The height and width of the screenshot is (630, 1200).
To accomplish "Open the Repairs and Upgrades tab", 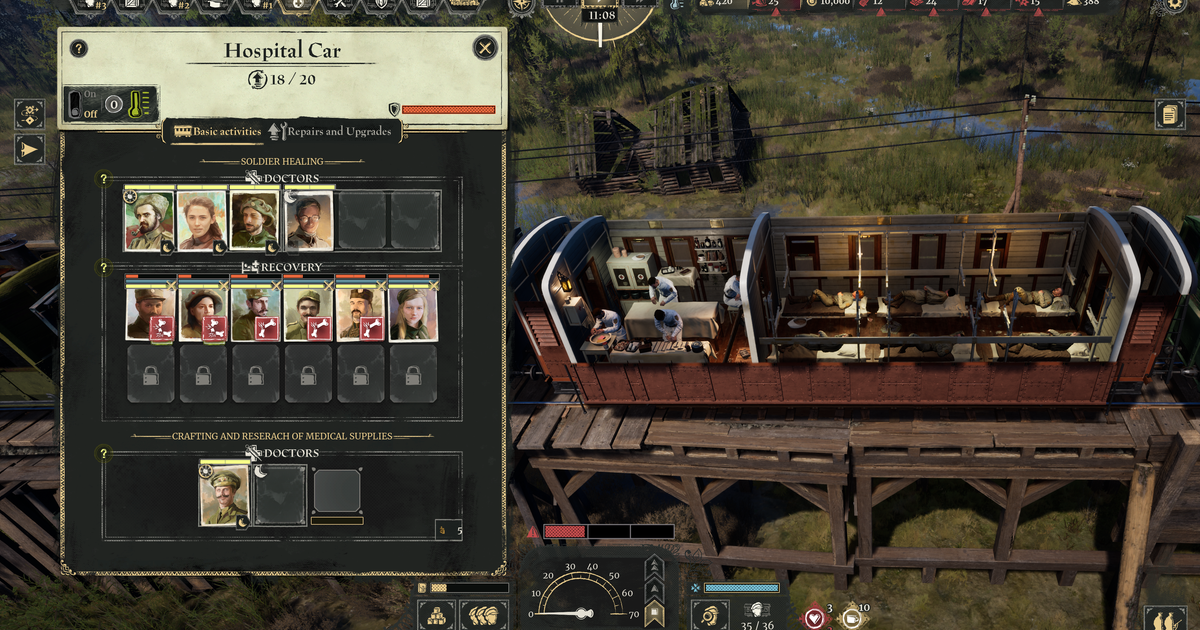I will [x=331, y=131].
